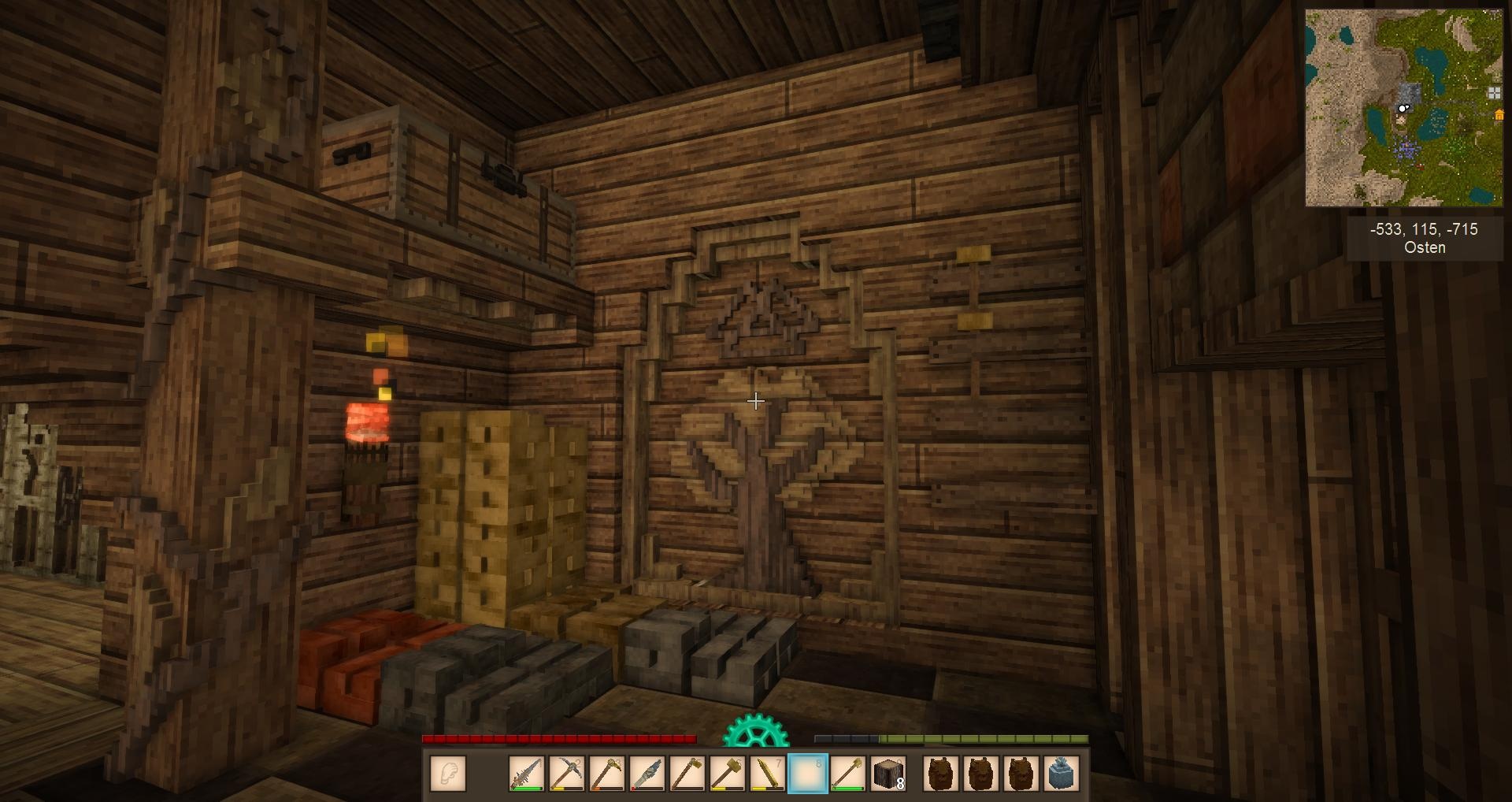Equip the pickaxe from the hotbar
Image resolution: width=1512 pixels, height=802 pixels.
click(567, 774)
